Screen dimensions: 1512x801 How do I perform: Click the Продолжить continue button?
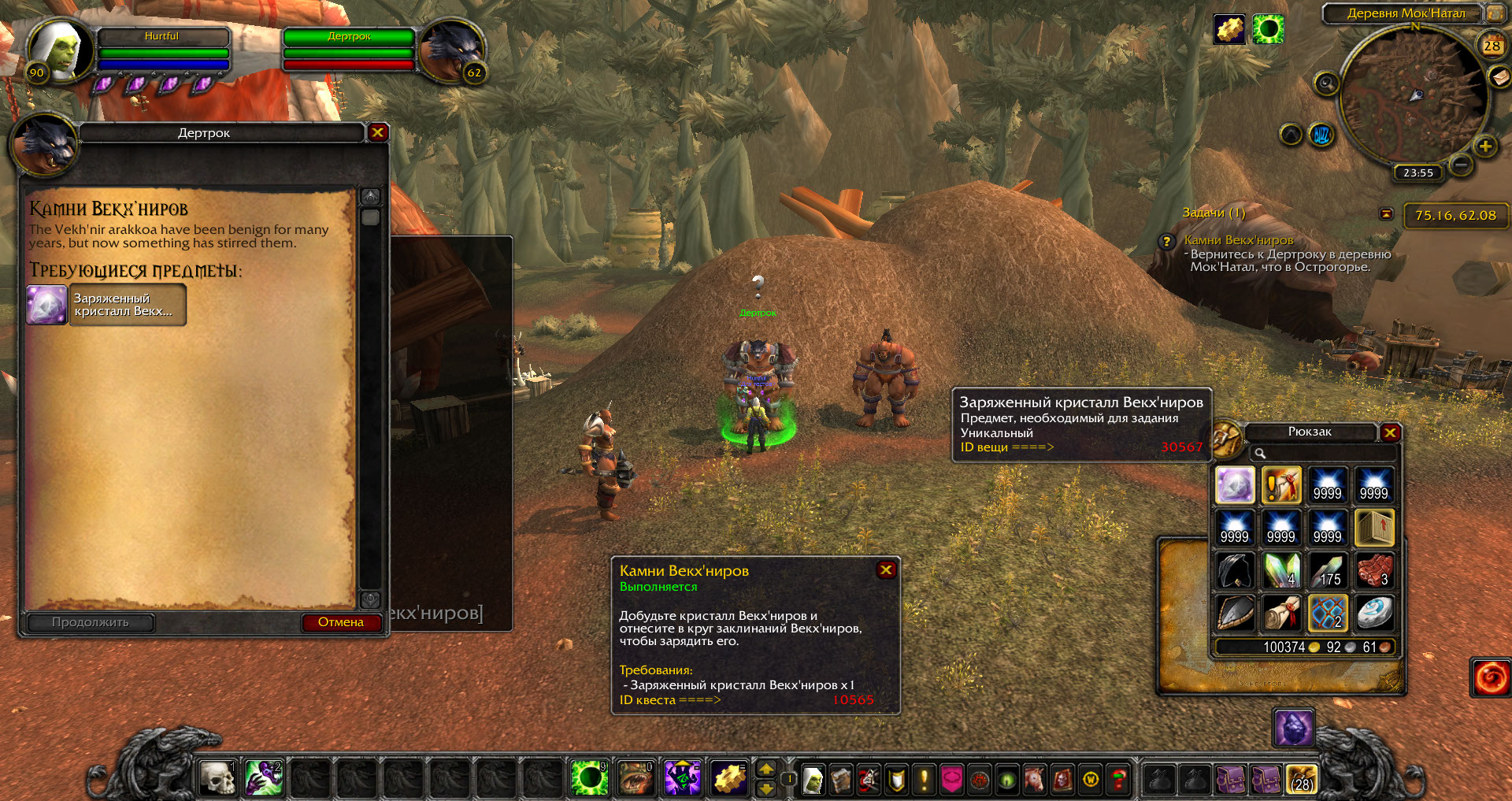click(91, 622)
